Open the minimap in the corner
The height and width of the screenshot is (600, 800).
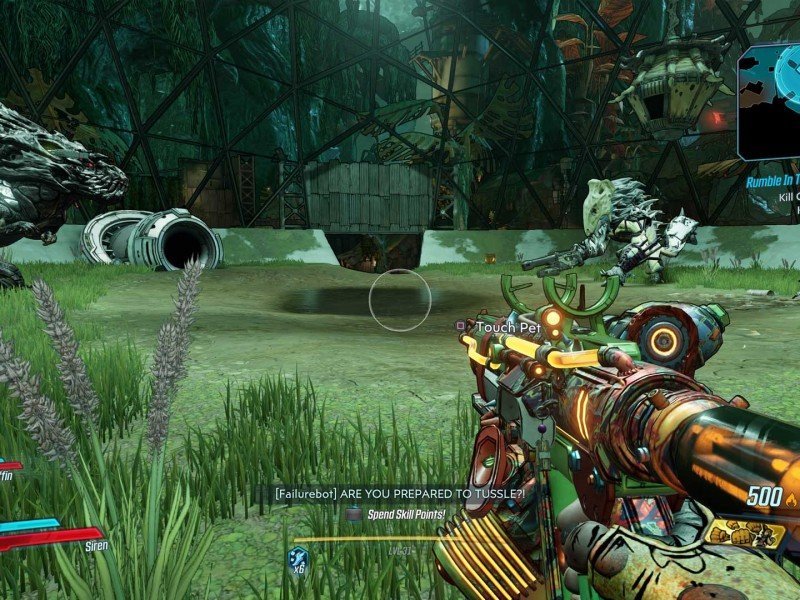(771, 101)
